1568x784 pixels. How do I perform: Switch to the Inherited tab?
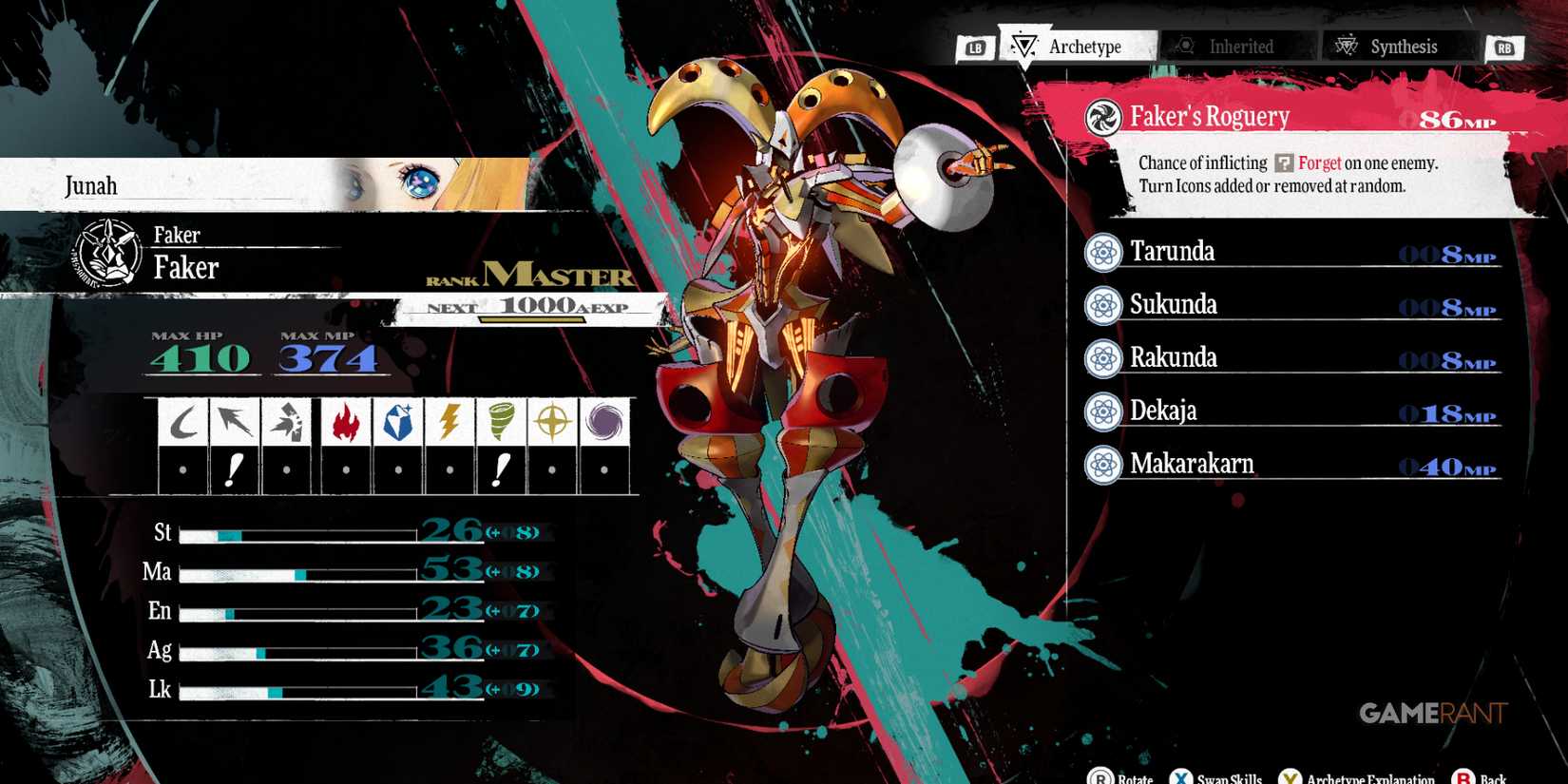1235,46
